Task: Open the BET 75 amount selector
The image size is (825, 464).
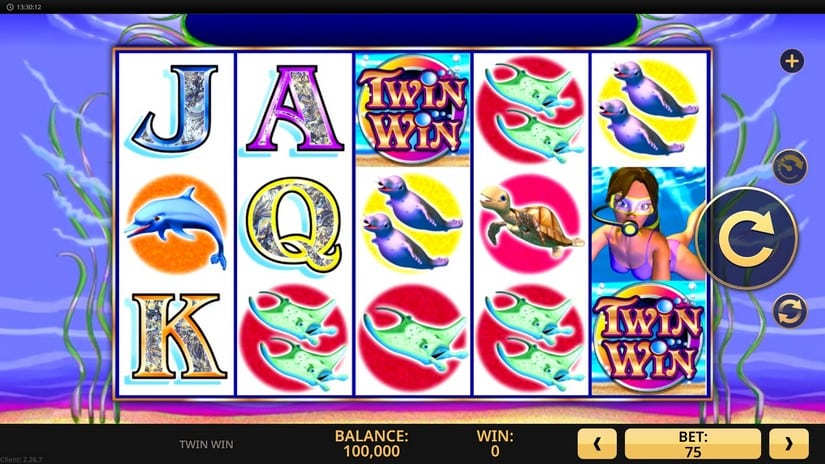Action: (692, 443)
